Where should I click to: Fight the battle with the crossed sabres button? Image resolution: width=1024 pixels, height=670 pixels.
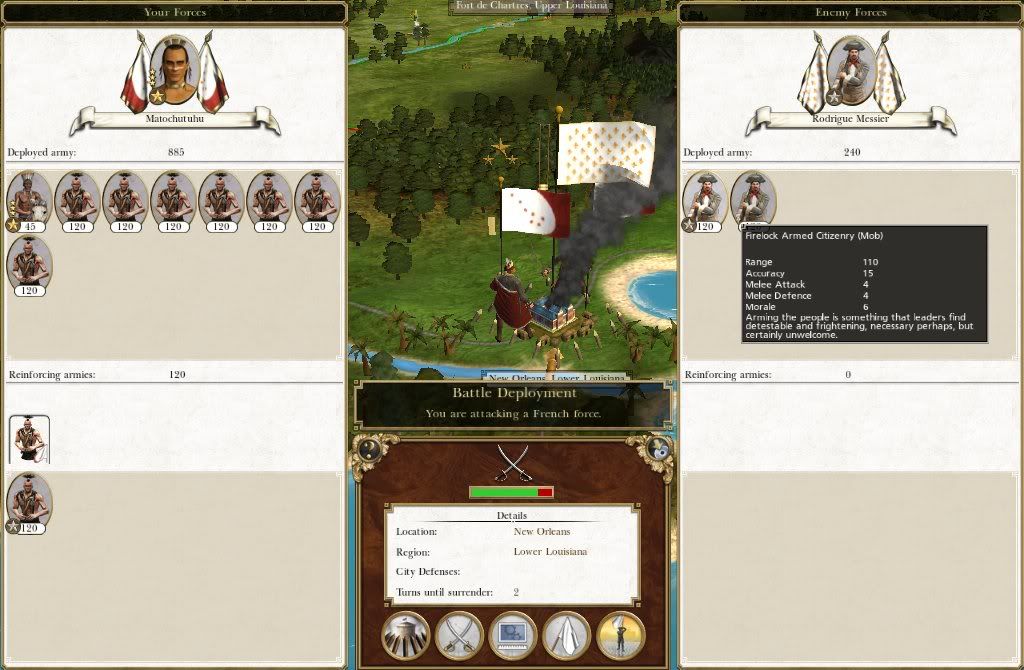460,636
